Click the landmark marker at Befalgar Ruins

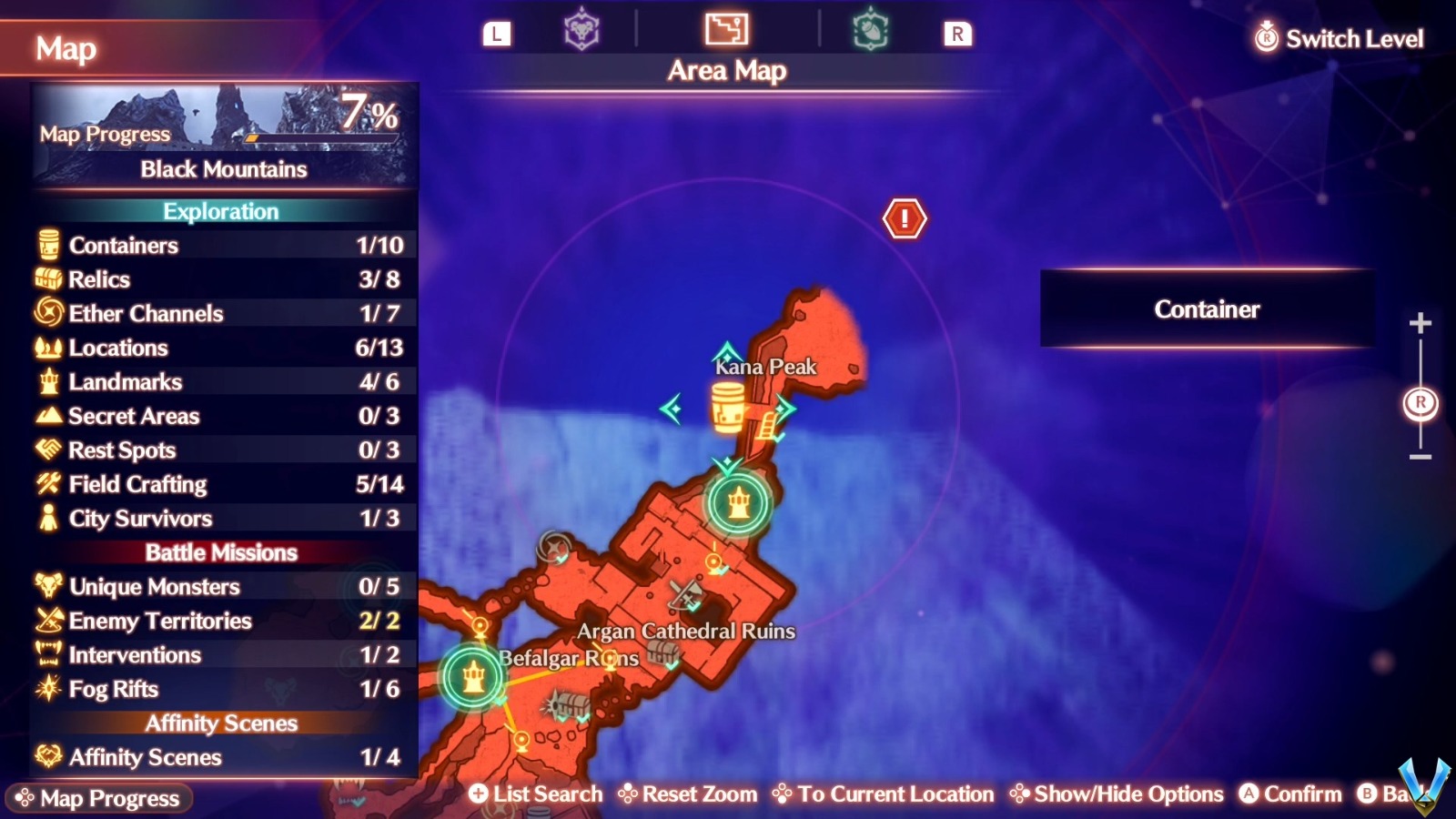[x=472, y=678]
